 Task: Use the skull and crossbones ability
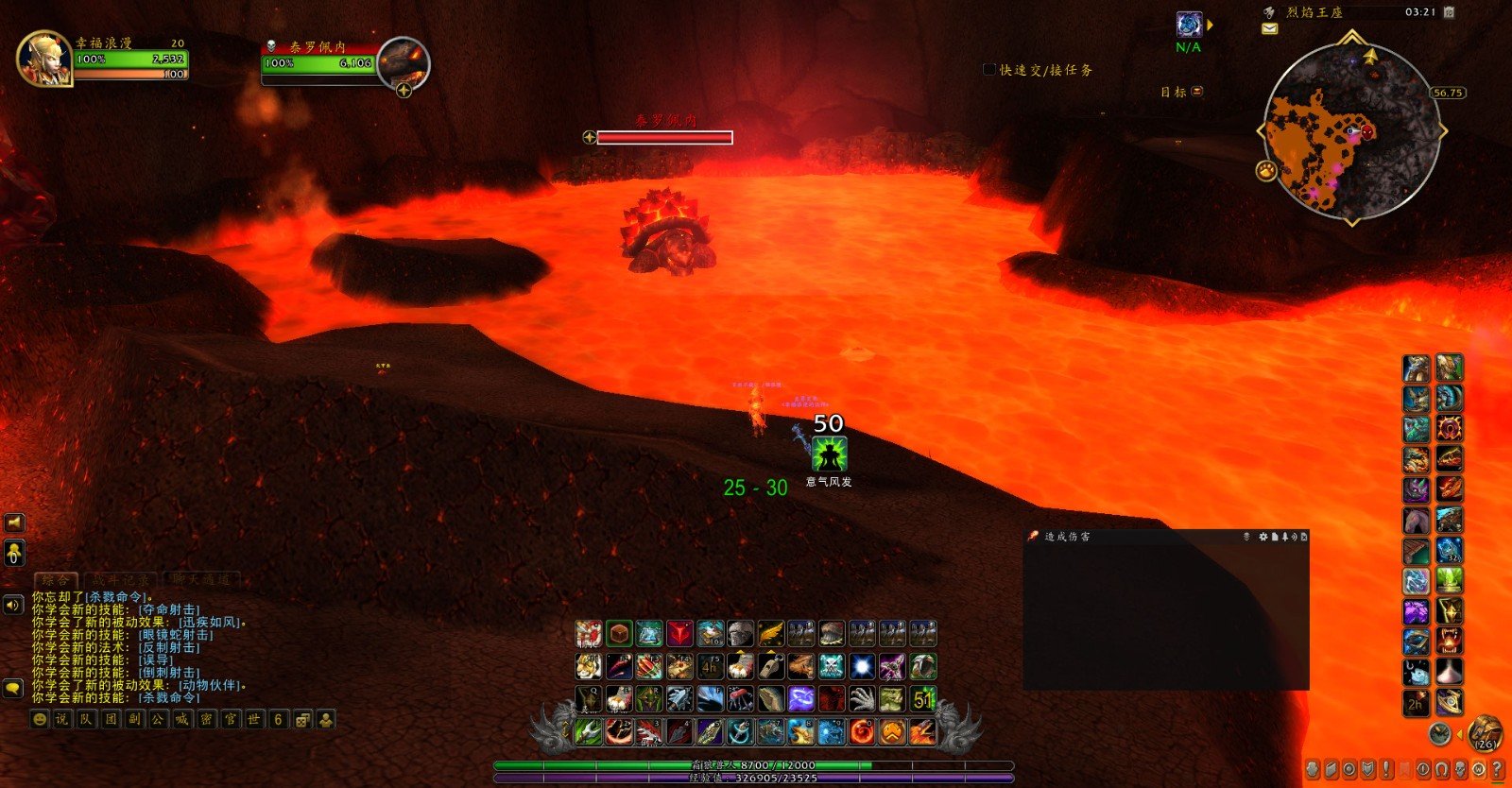pyautogui.click(x=832, y=668)
